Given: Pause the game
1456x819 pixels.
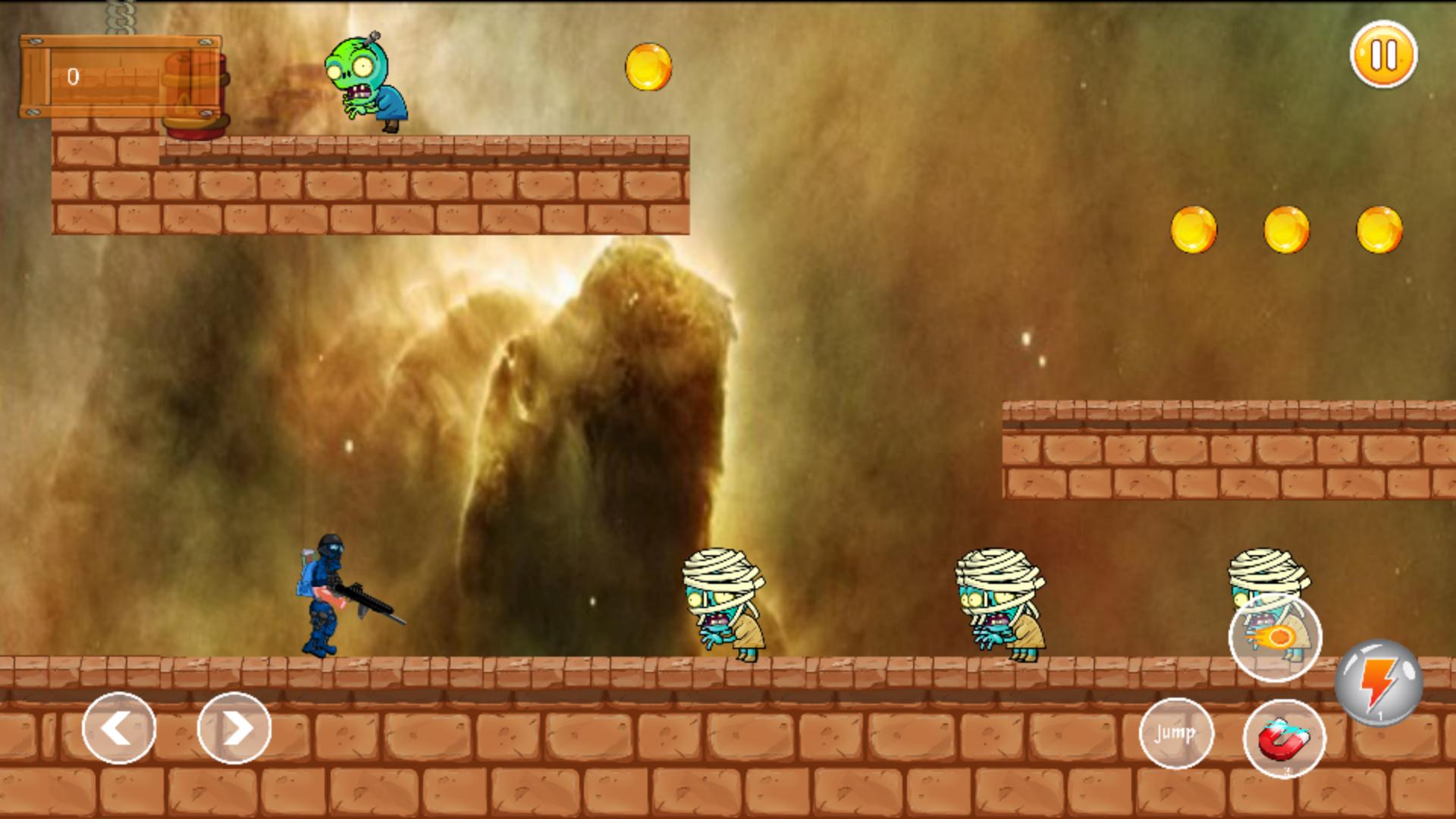Looking at the screenshot, I should pos(1385,57).
